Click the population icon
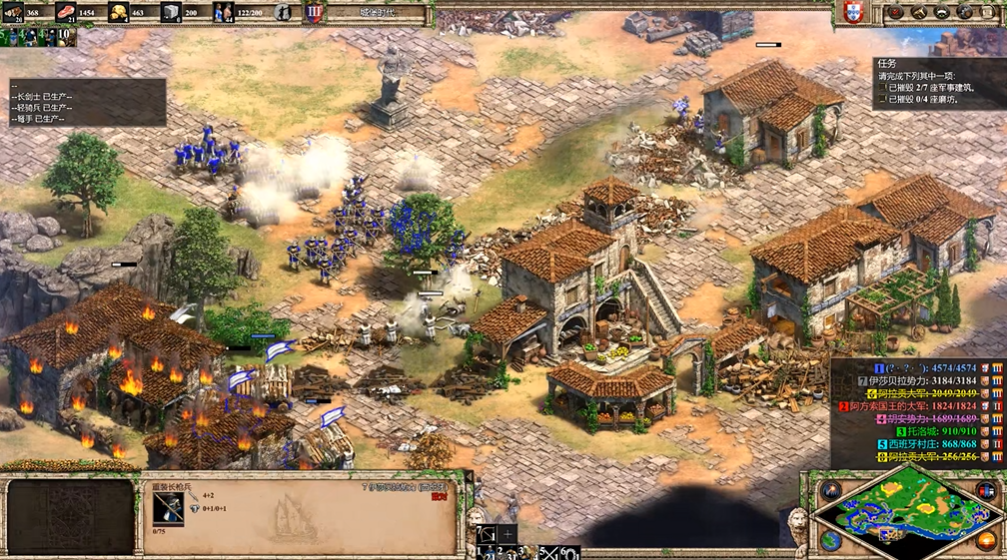Image resolution: width=1007 pixels, height=560 pixels. [x=223, y=13]
